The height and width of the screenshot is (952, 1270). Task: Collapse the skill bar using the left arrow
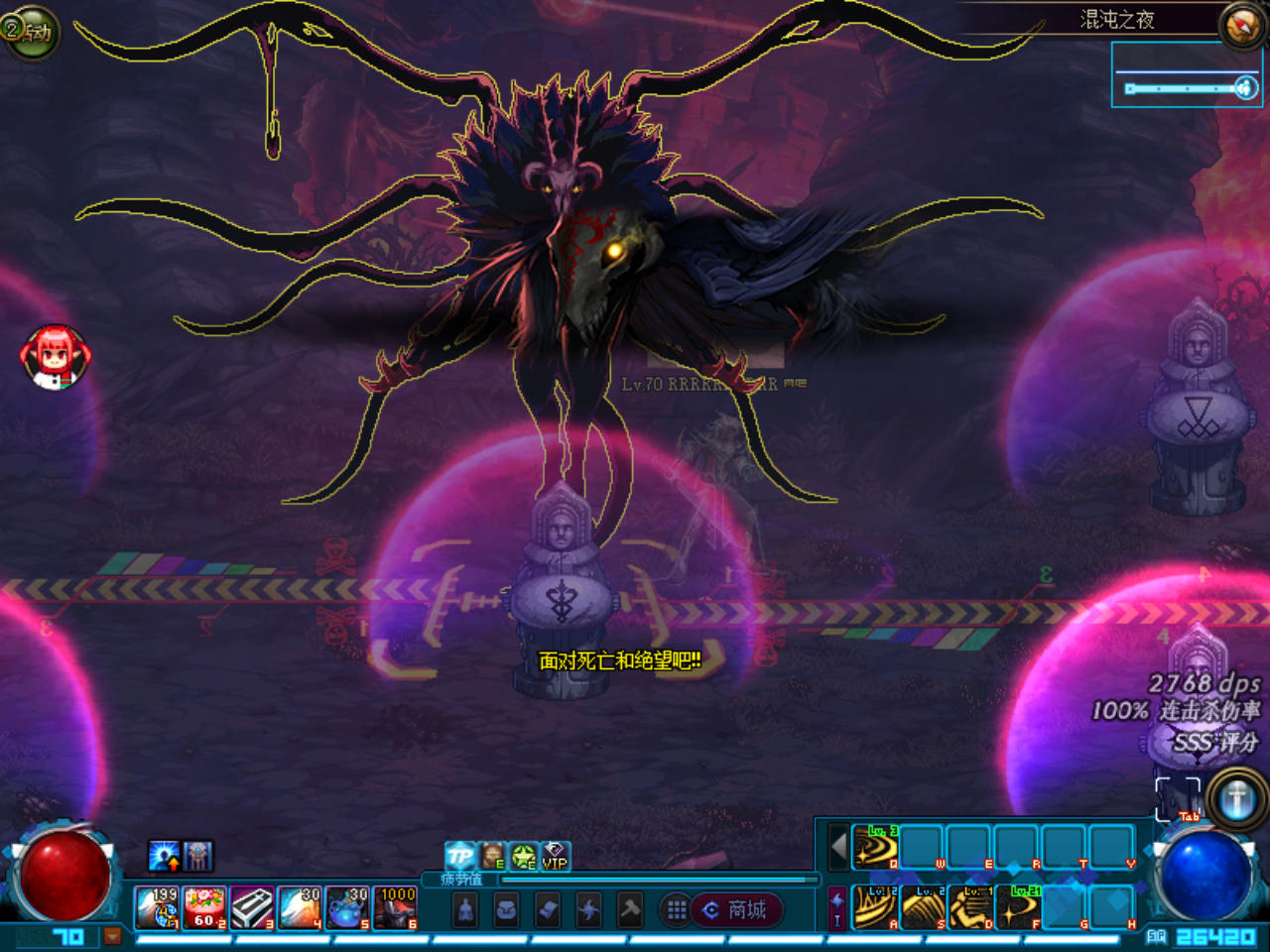(836, 846)
